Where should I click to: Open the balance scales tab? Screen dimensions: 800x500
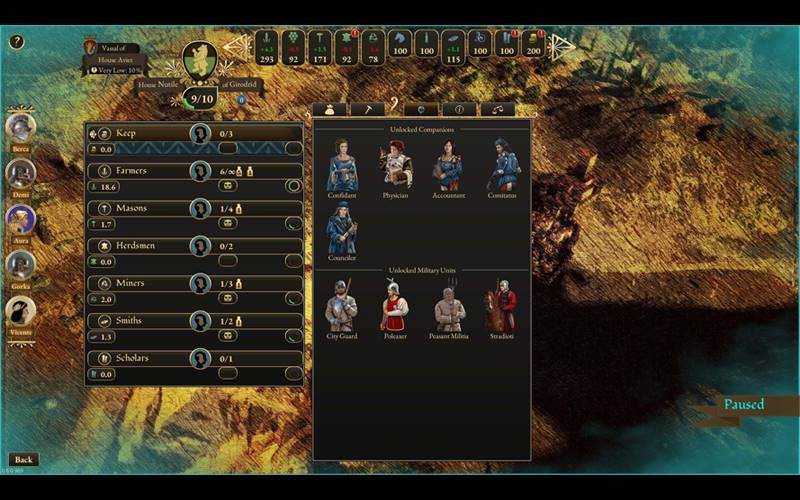[x=497, y=109]
